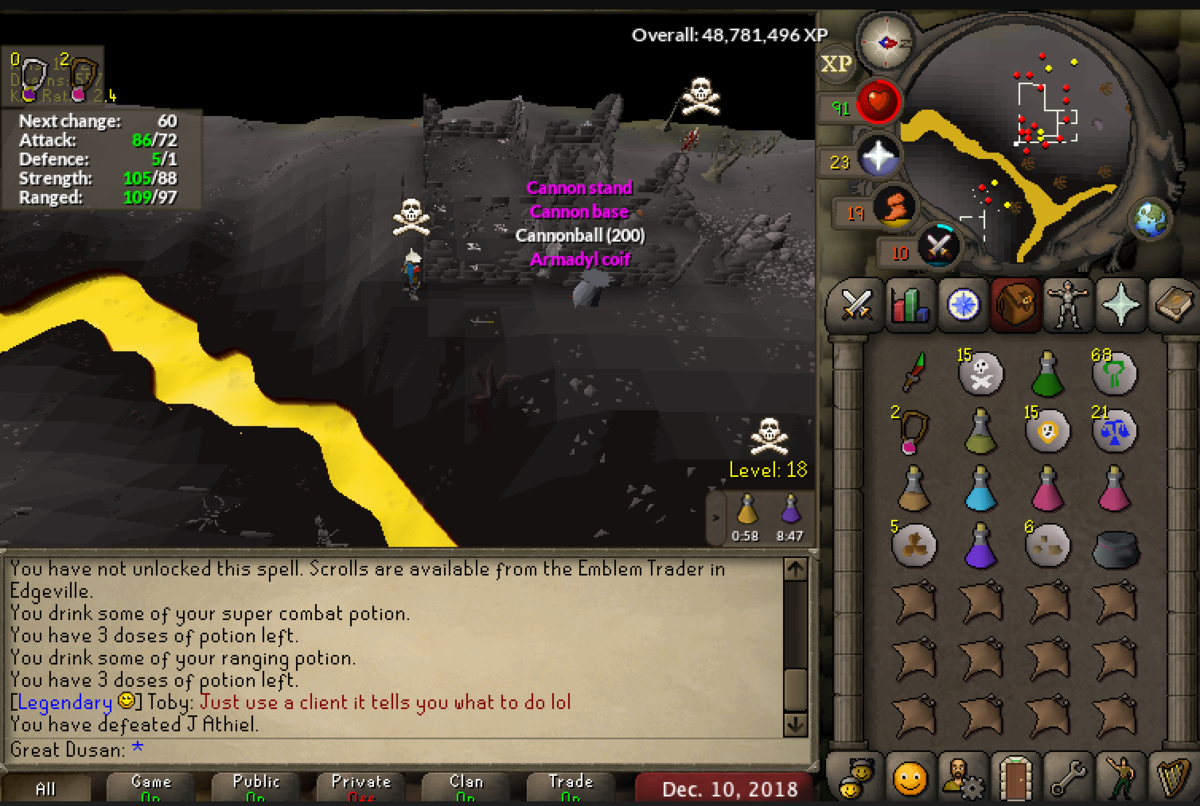This screenshot has width=1200, height=806.
Task: Select the dragon dagger in the inventory
Action: pos(913,373)
